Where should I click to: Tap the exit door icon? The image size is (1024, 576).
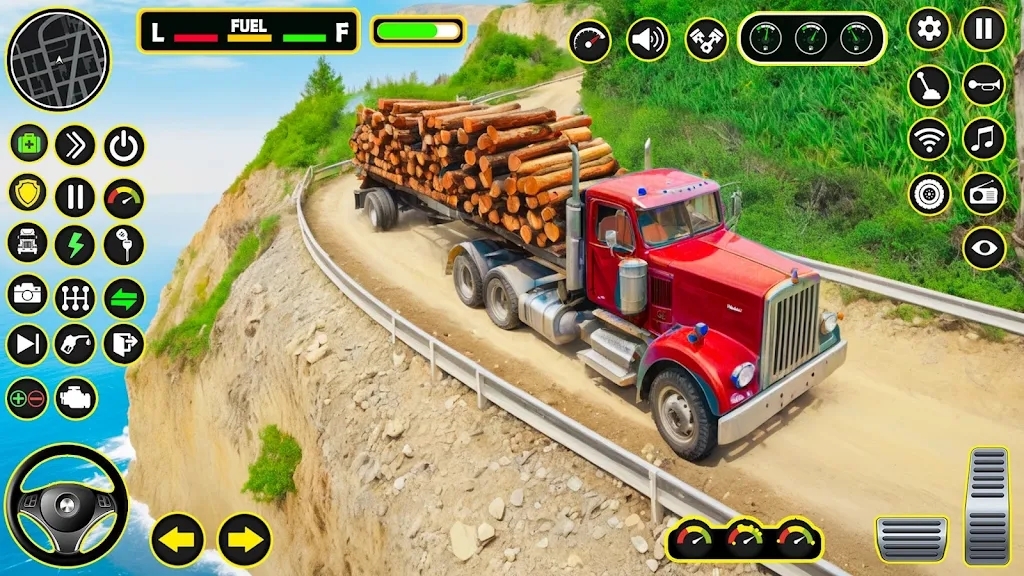[x=124, y=345]
